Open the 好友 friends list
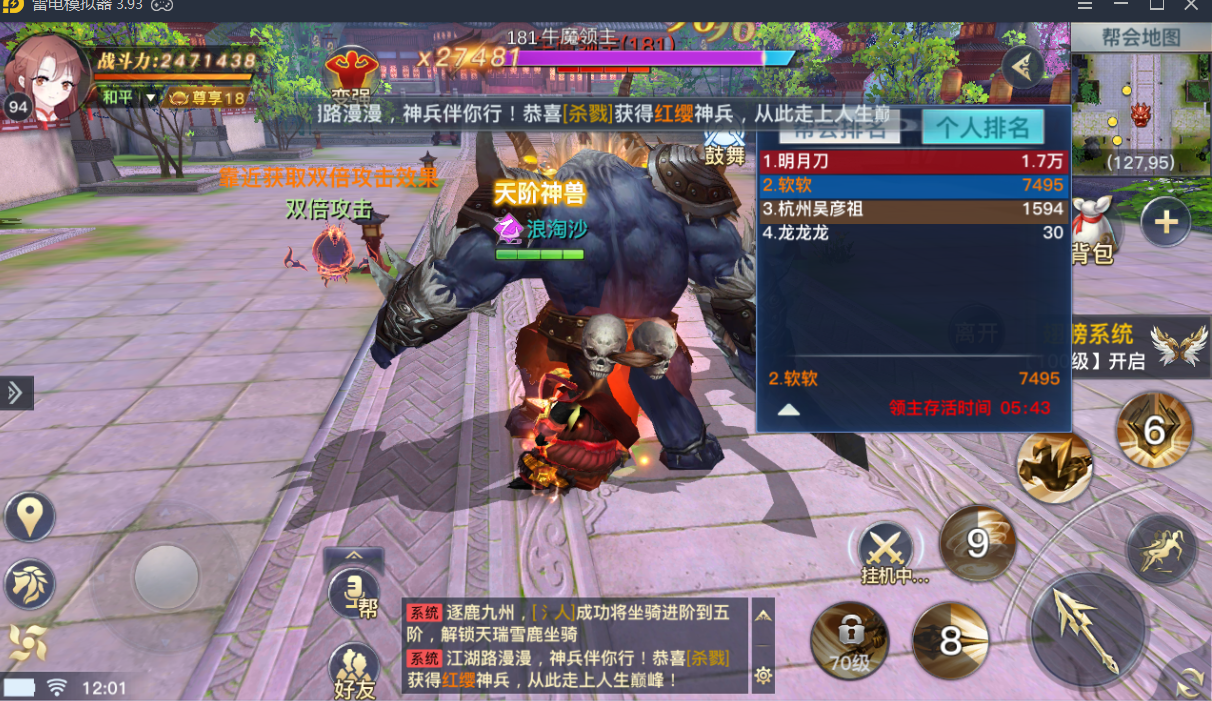Image resolution: width=1212 pixels, height=701 pixels. 354,670
